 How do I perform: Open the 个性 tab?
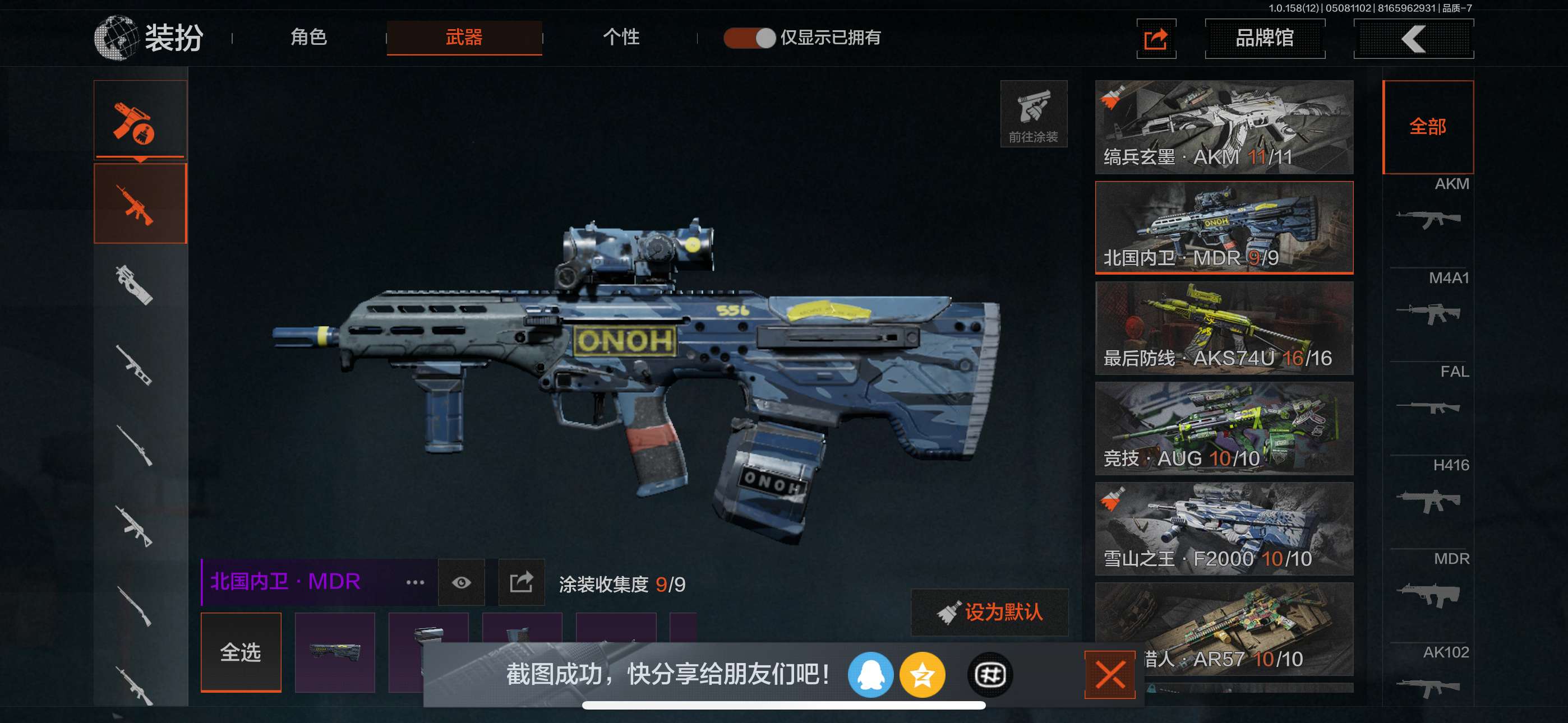pyautogui.click(x=621, y=38)
